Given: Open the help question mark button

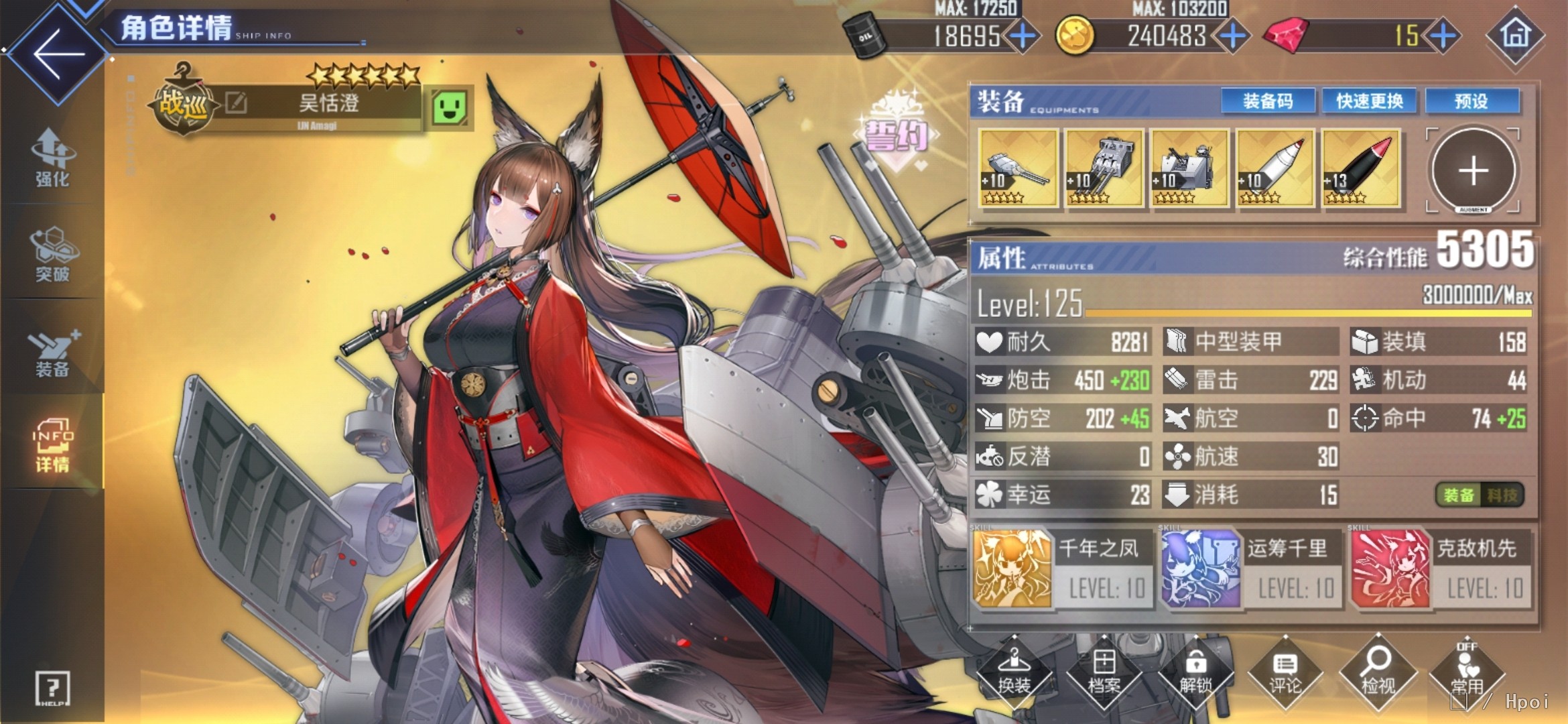Looking at the screenshot, I should [52, 688].
